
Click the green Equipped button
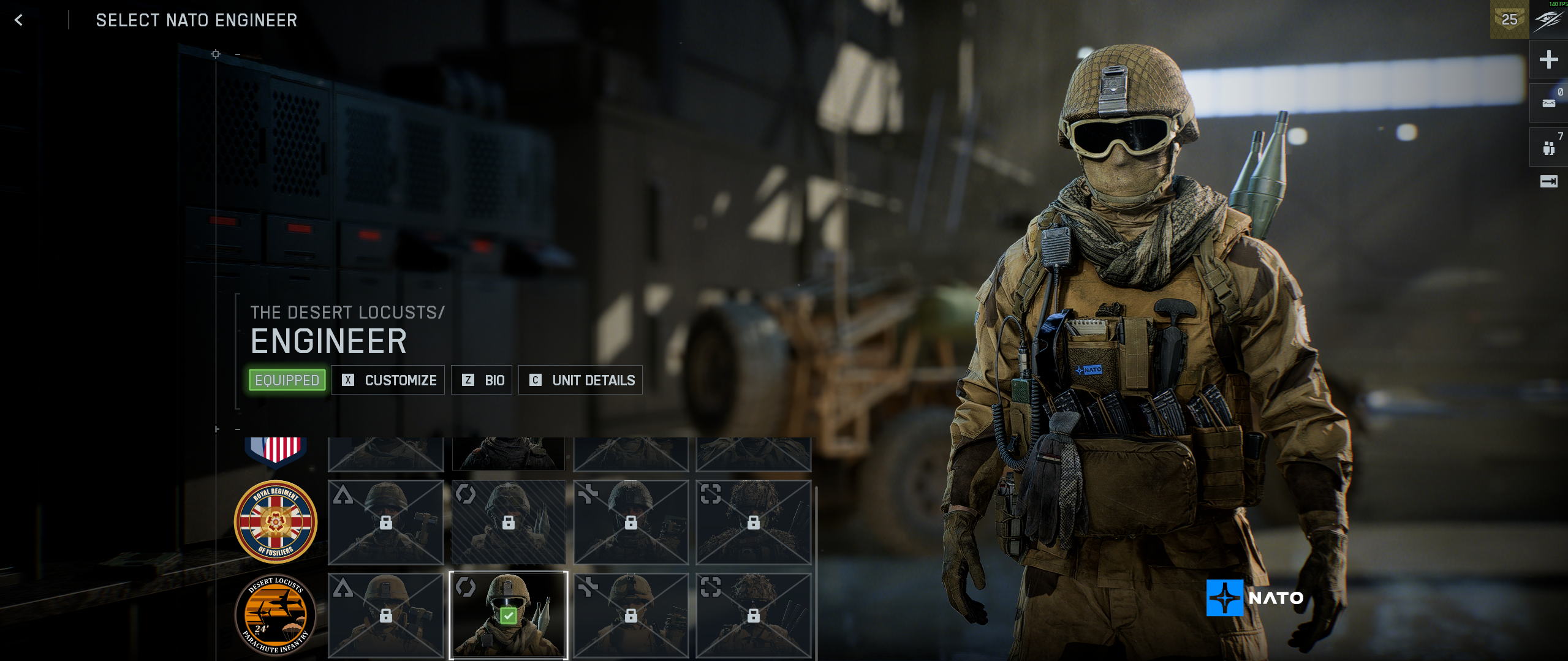[287, 380]
